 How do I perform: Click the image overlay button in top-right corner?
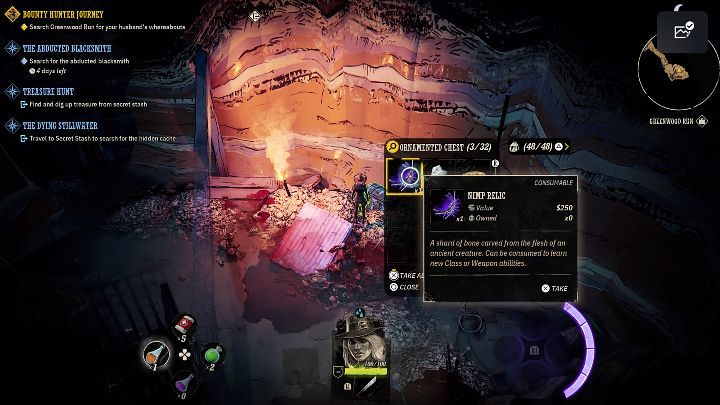(x=684, y=31)
